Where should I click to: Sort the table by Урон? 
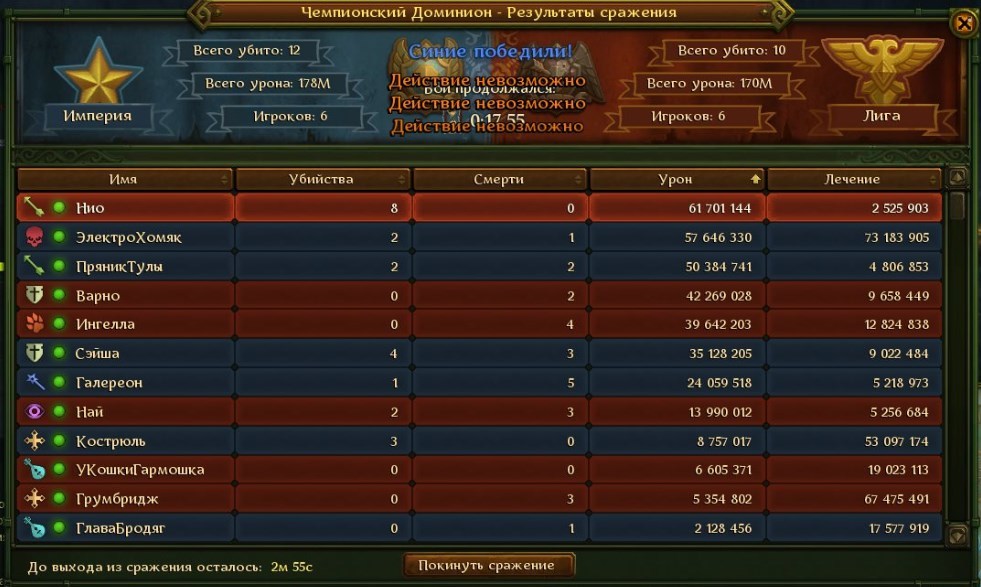pos(676,179)
